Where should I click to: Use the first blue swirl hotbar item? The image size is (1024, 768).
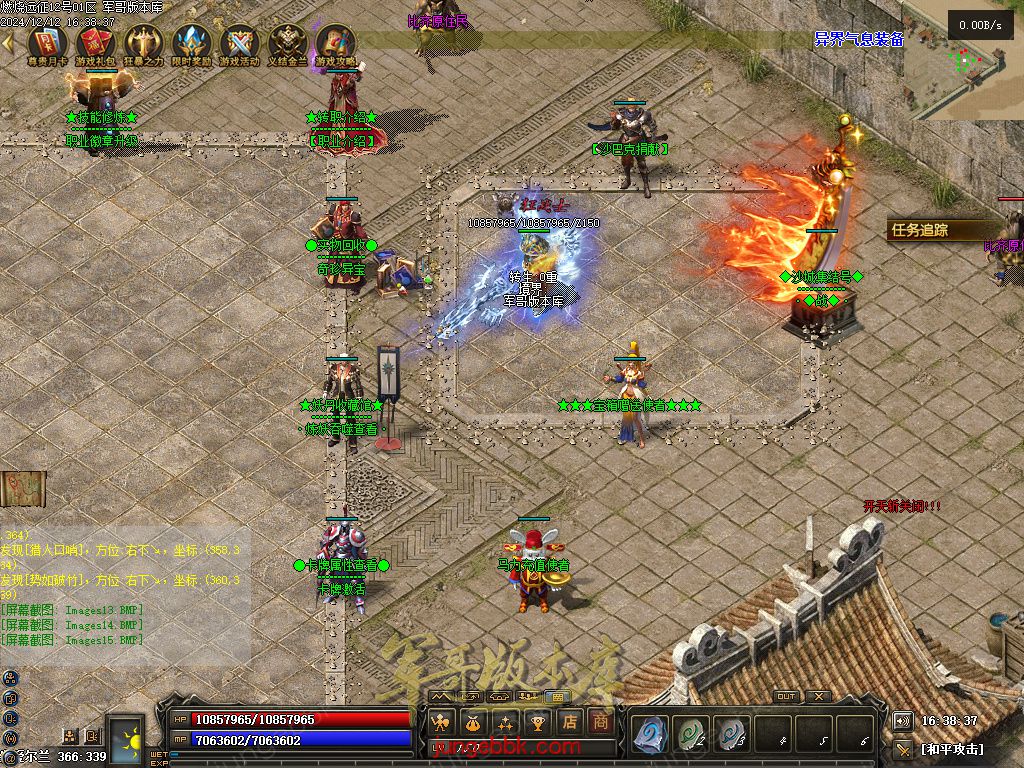[x=651, y=734]
